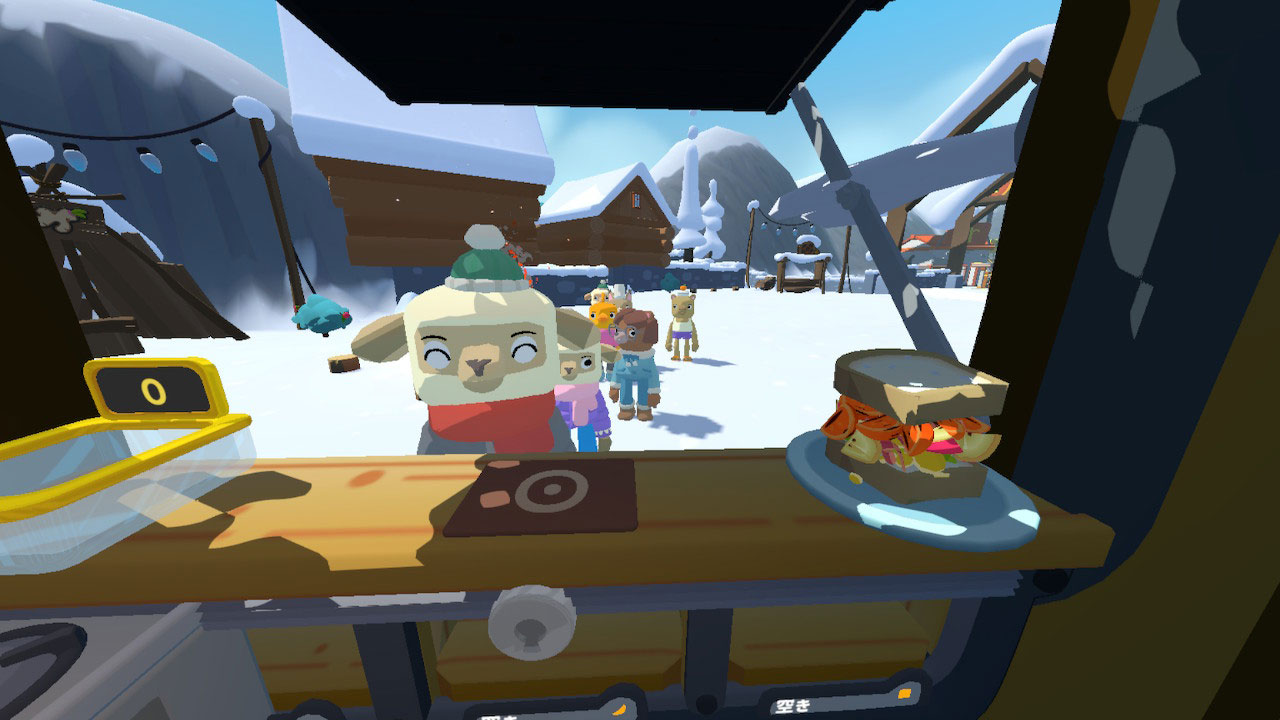
Task: Tap the circular hotplate on the counter
Action: click(550, 490)
